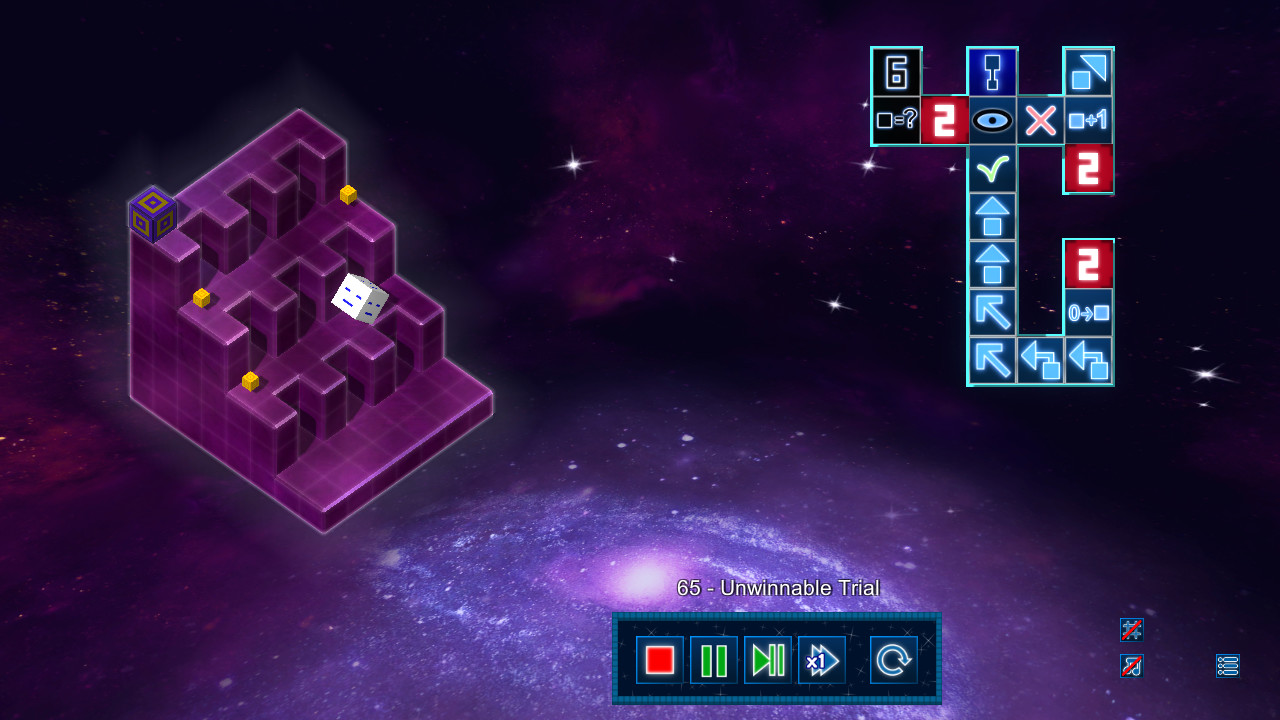The height and width of the screenshot is (720, 1280).
Task: Click the diagonal jump arrow tile top right
Action: [1089, 71]
